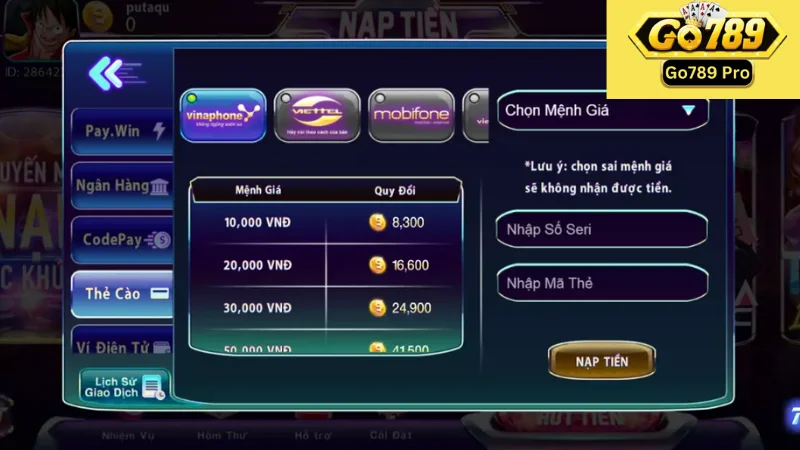
Task: Choose the 20,000 VNĐ denomination row
Action: pyautogui.click(x=325, y=265)
